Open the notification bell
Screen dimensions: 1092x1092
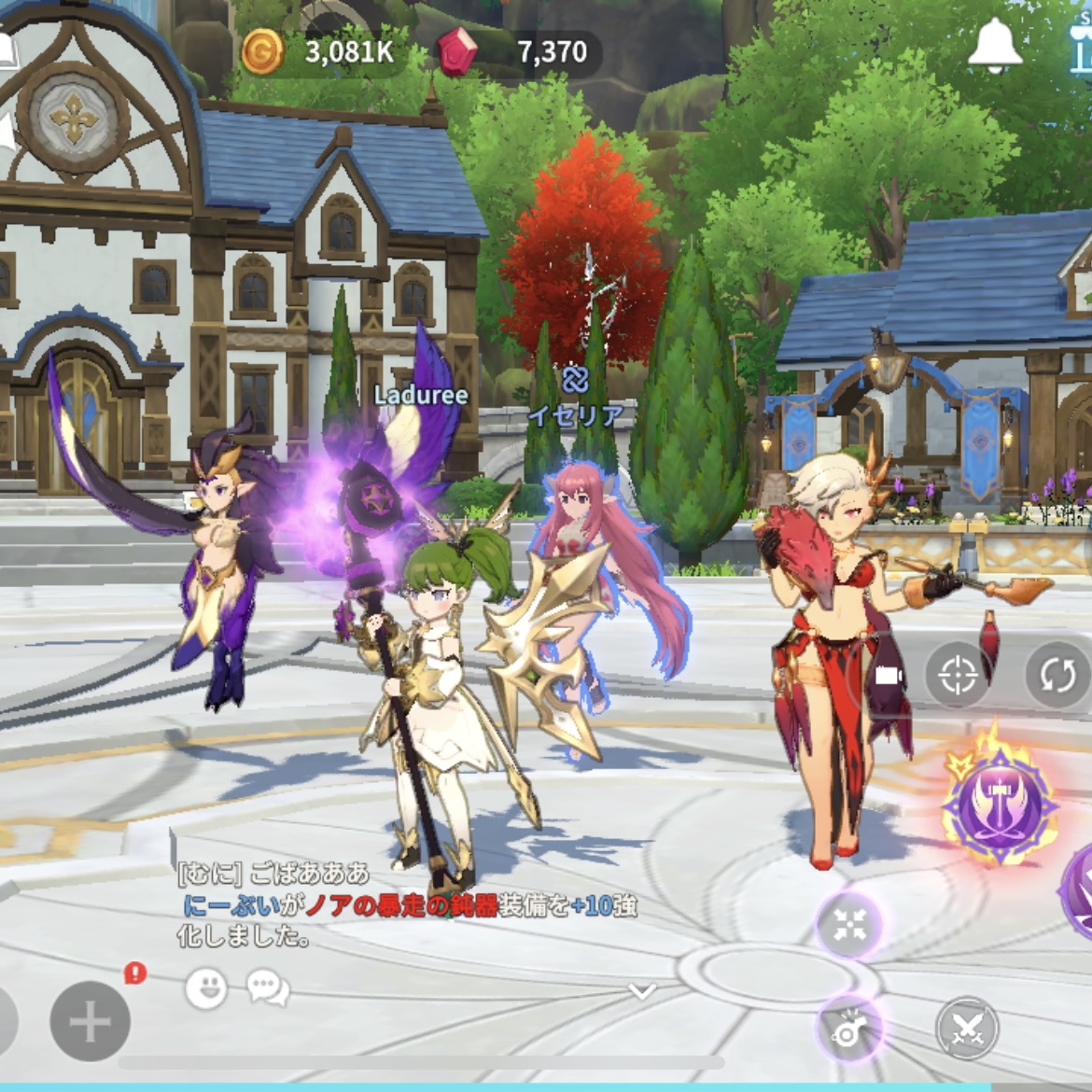(x=995, y=47)
